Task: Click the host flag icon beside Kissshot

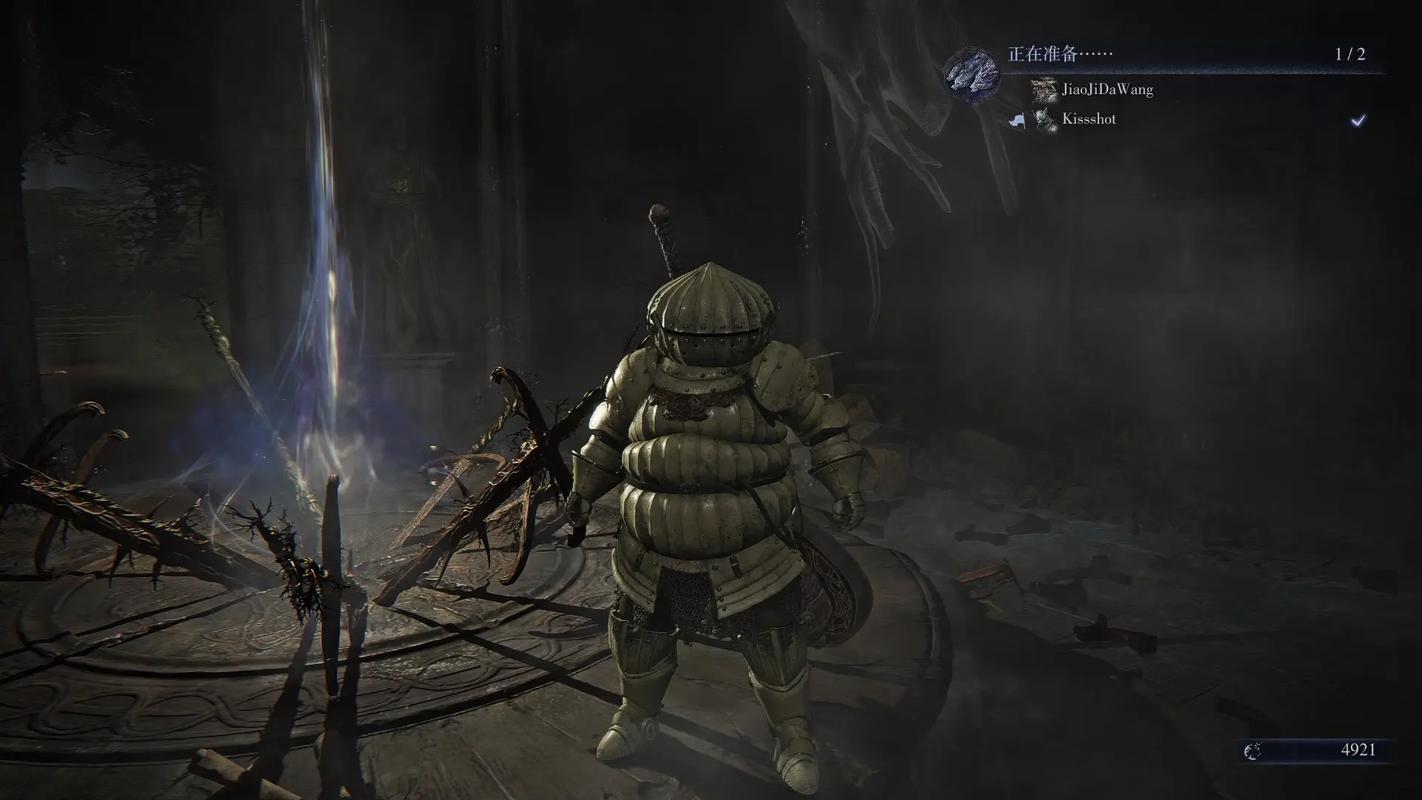Action: [x=1018, y=120]
